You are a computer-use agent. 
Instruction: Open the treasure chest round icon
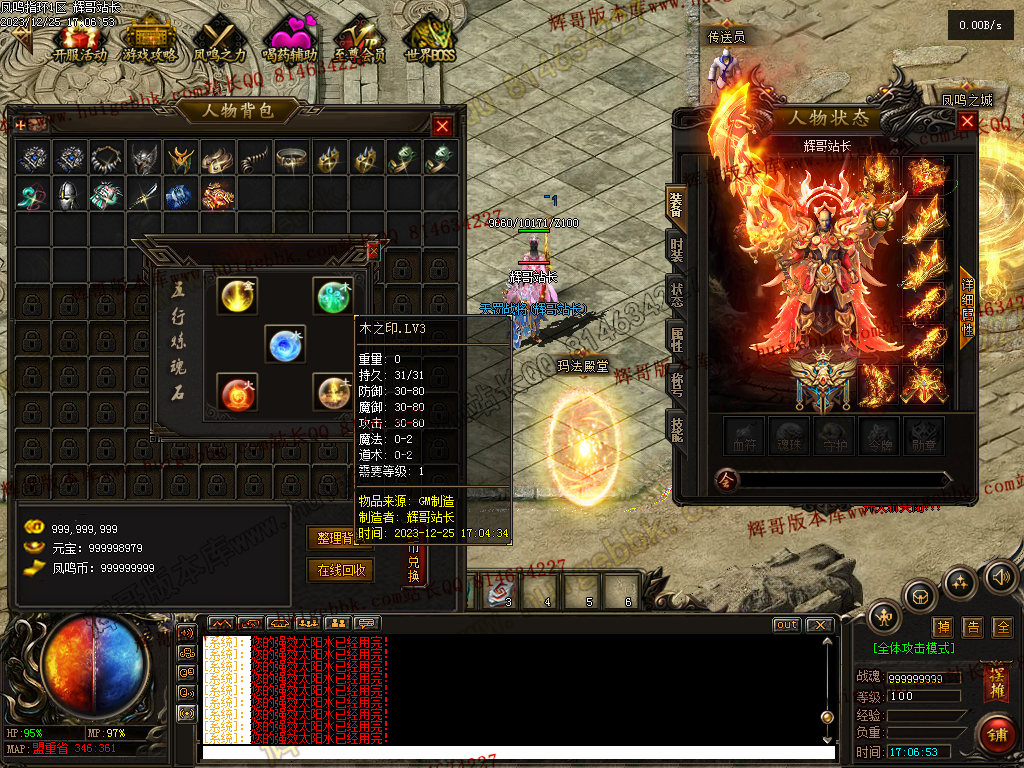[920, 597]
